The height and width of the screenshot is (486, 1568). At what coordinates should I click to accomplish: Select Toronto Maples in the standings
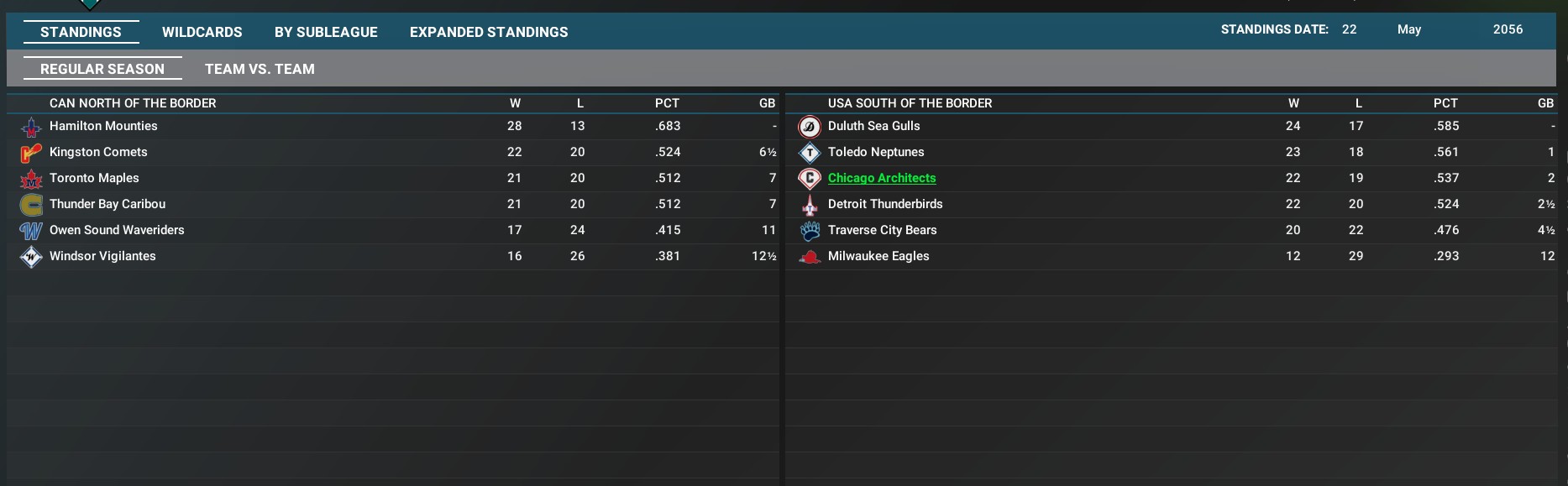pyautogui.click(x=94, y=178)
